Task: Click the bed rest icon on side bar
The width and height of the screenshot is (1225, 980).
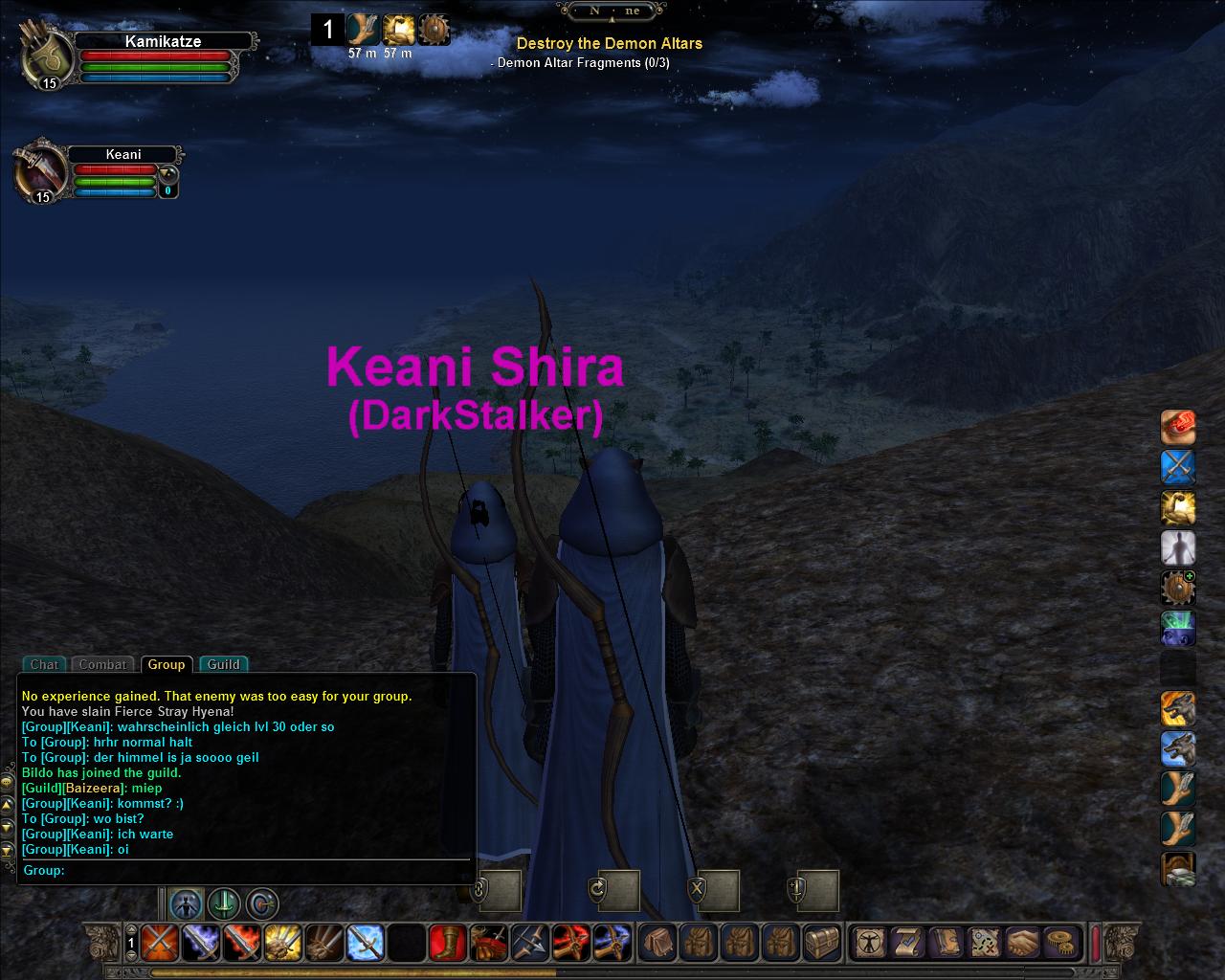Action: 1178,870
